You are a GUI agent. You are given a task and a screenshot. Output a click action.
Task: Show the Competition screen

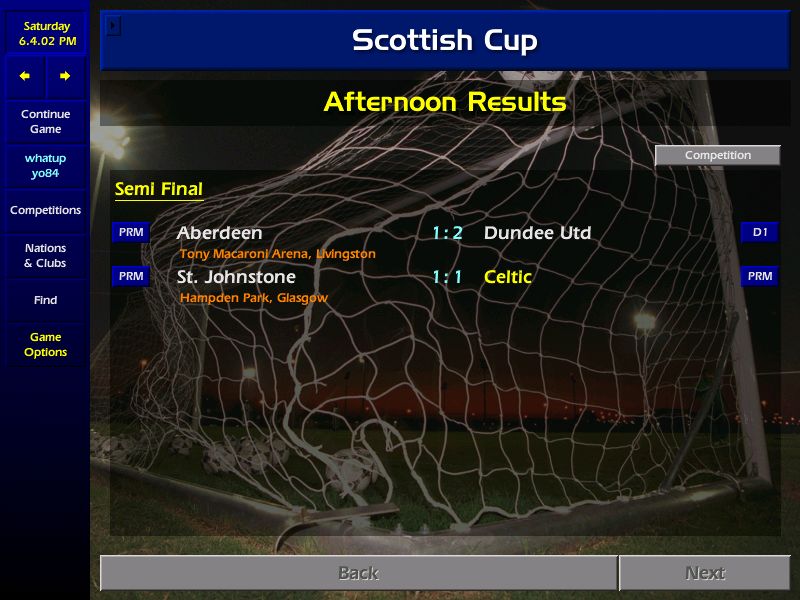coord(717,155)
